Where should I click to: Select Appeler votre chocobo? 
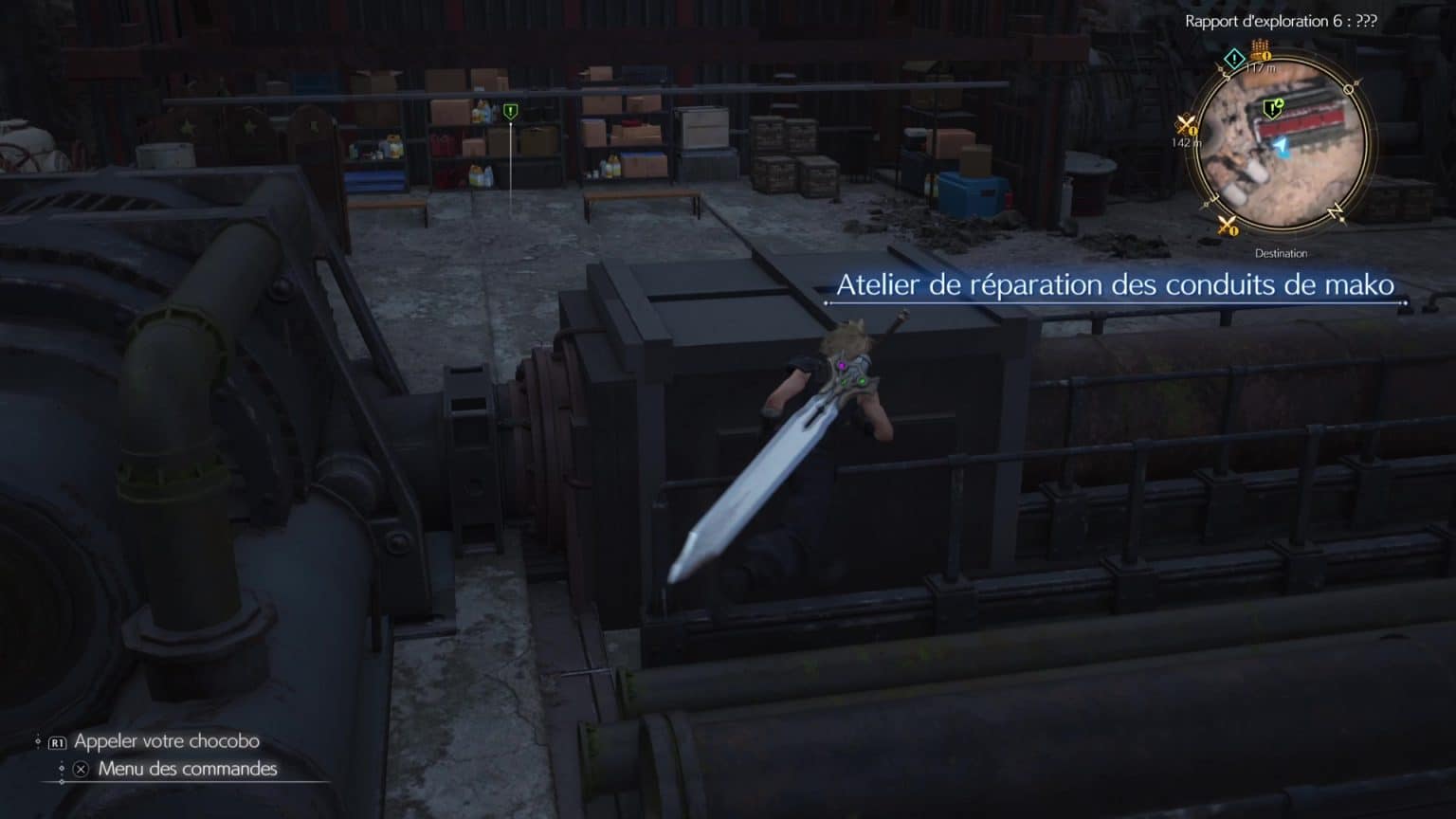point(165,741)
